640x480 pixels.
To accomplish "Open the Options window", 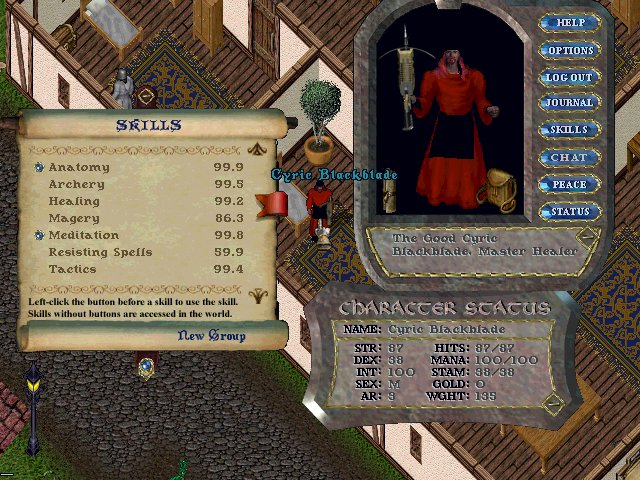I will pyautogui.click(x=571, y=50).
